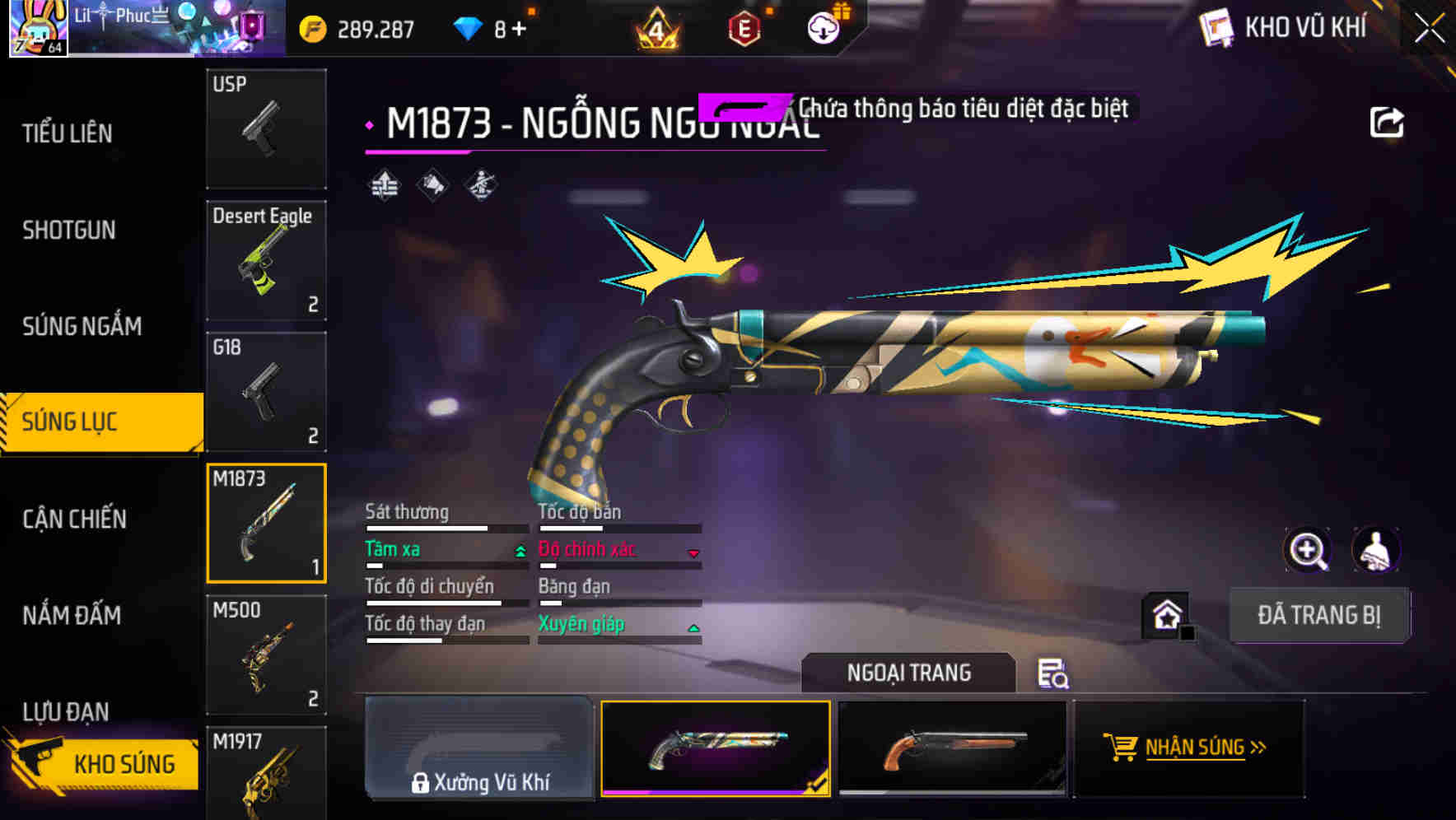Toggle the checkmark on the equipped skin thumbnail
The width and height of the screenshot is (1456, 820).
point(815,785)
